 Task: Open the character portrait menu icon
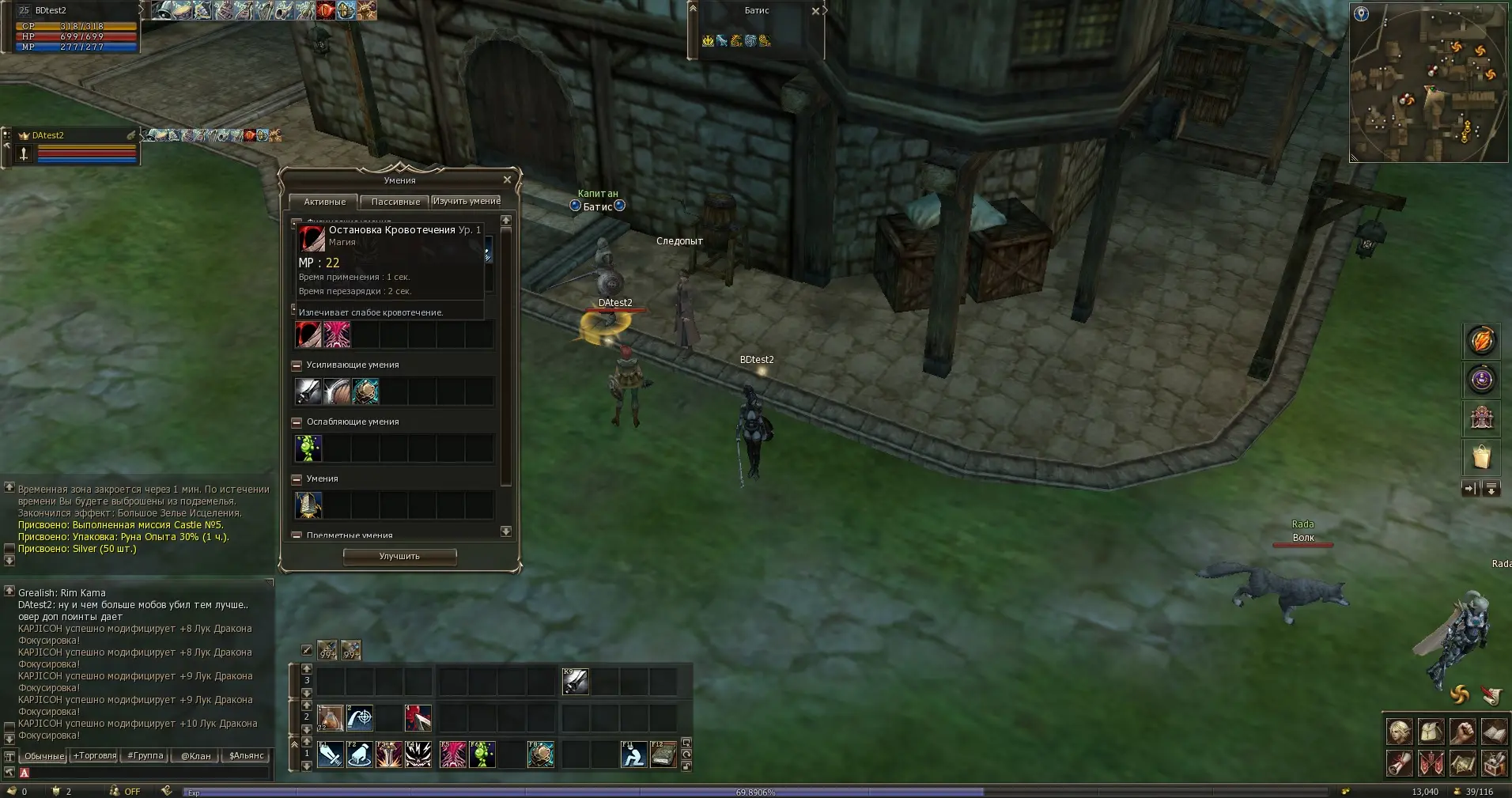[x=1399, y=732]
